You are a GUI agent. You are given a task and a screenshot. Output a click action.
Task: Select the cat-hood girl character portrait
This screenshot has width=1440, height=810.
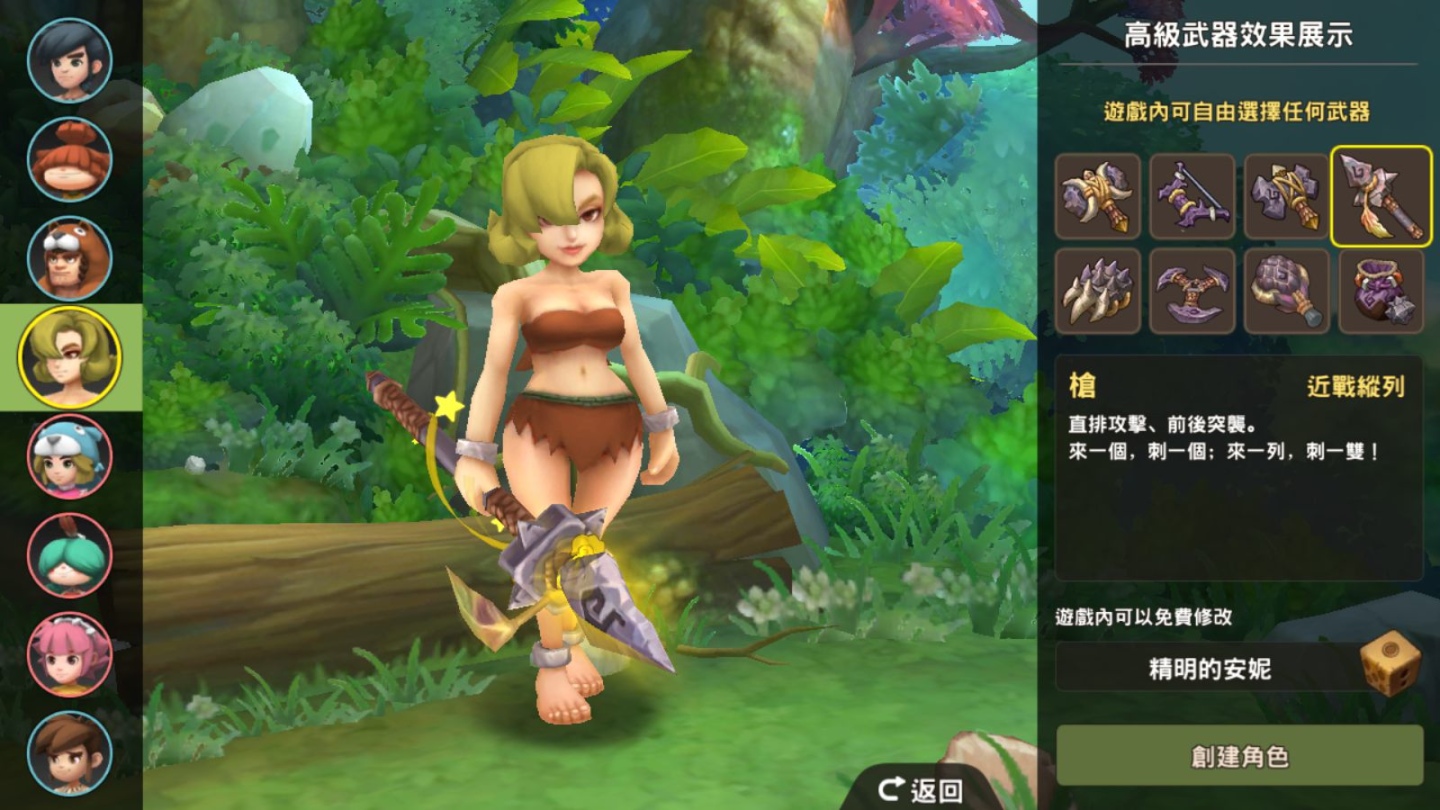tap(68, 454)
